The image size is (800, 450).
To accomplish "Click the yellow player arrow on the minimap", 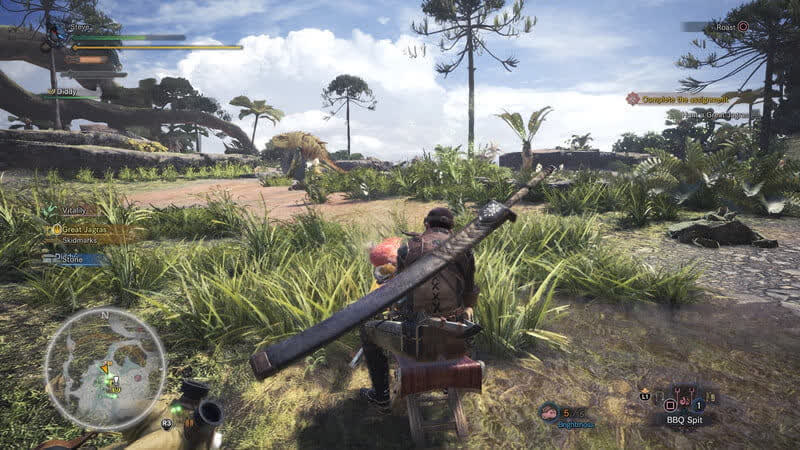I will (103, 367).
